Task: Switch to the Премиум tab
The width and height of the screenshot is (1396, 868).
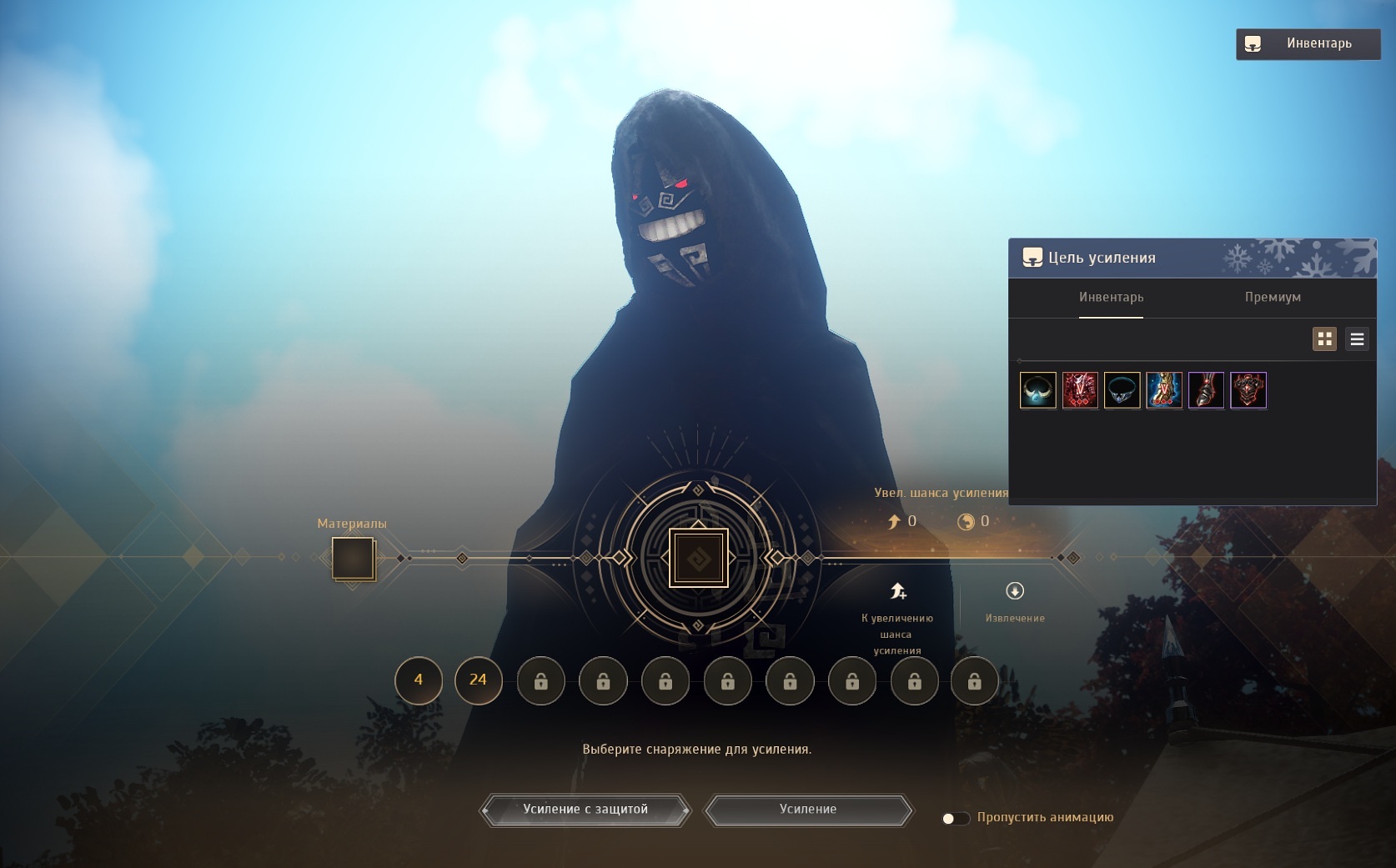Action: tap(1273, 297)
